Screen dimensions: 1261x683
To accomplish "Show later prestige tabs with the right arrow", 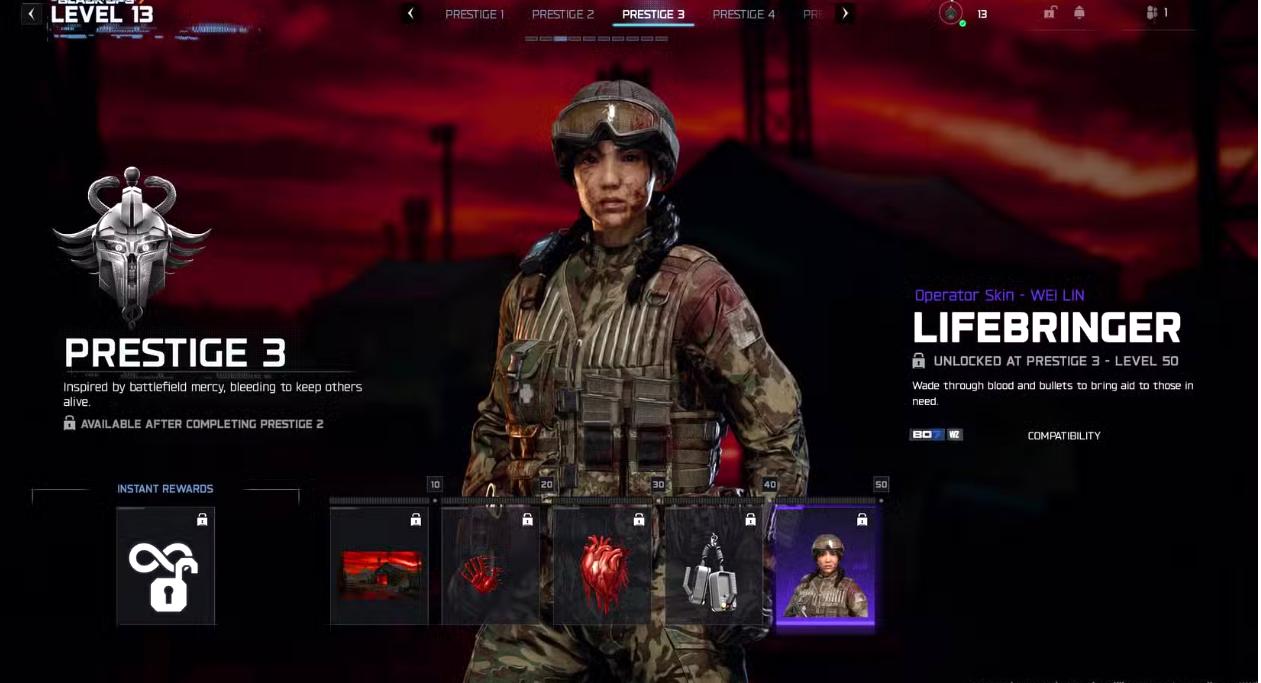I will pyautogui.click(x=845, y=14).
